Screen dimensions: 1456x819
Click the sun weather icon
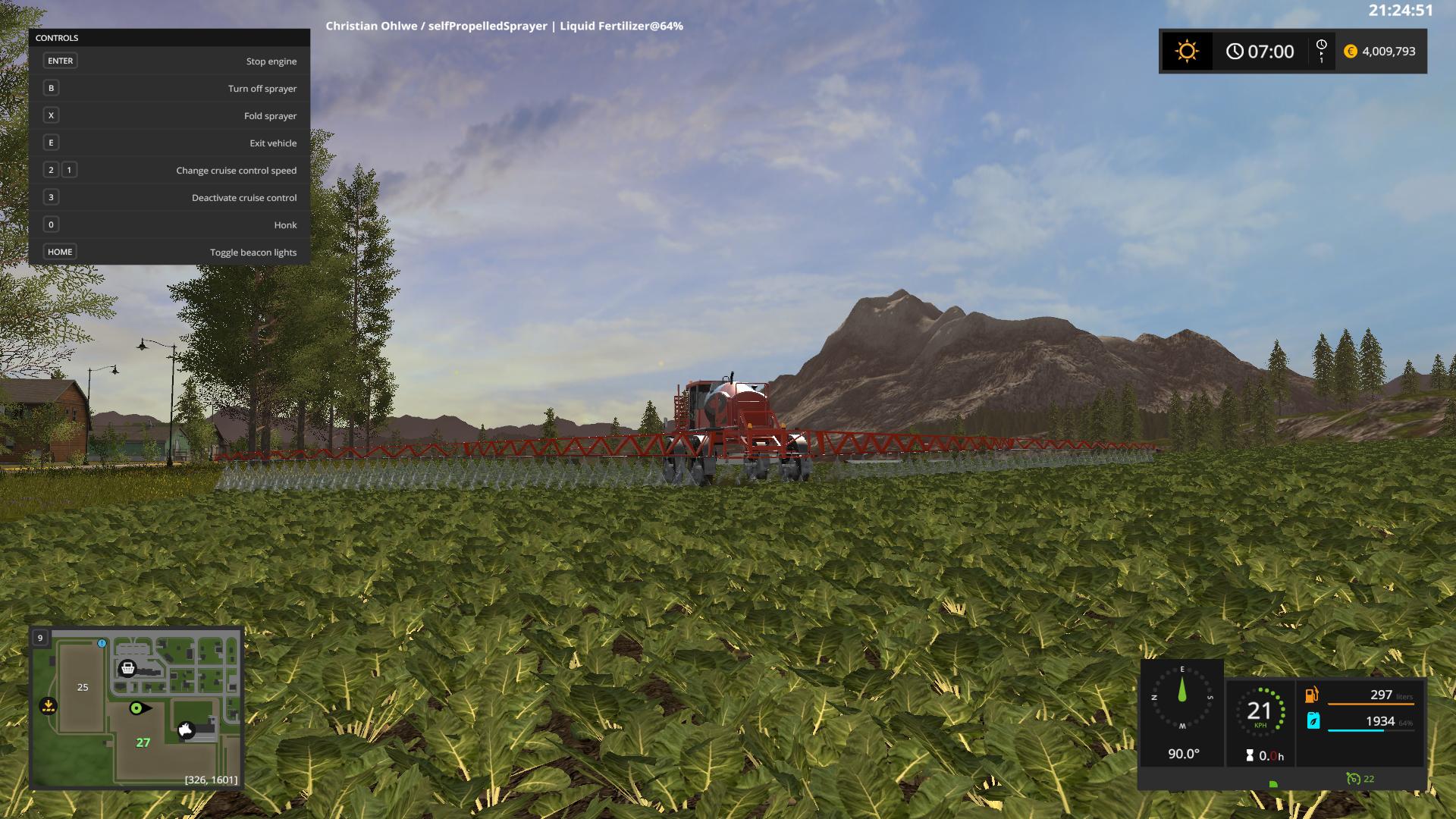coord(1187,51)
